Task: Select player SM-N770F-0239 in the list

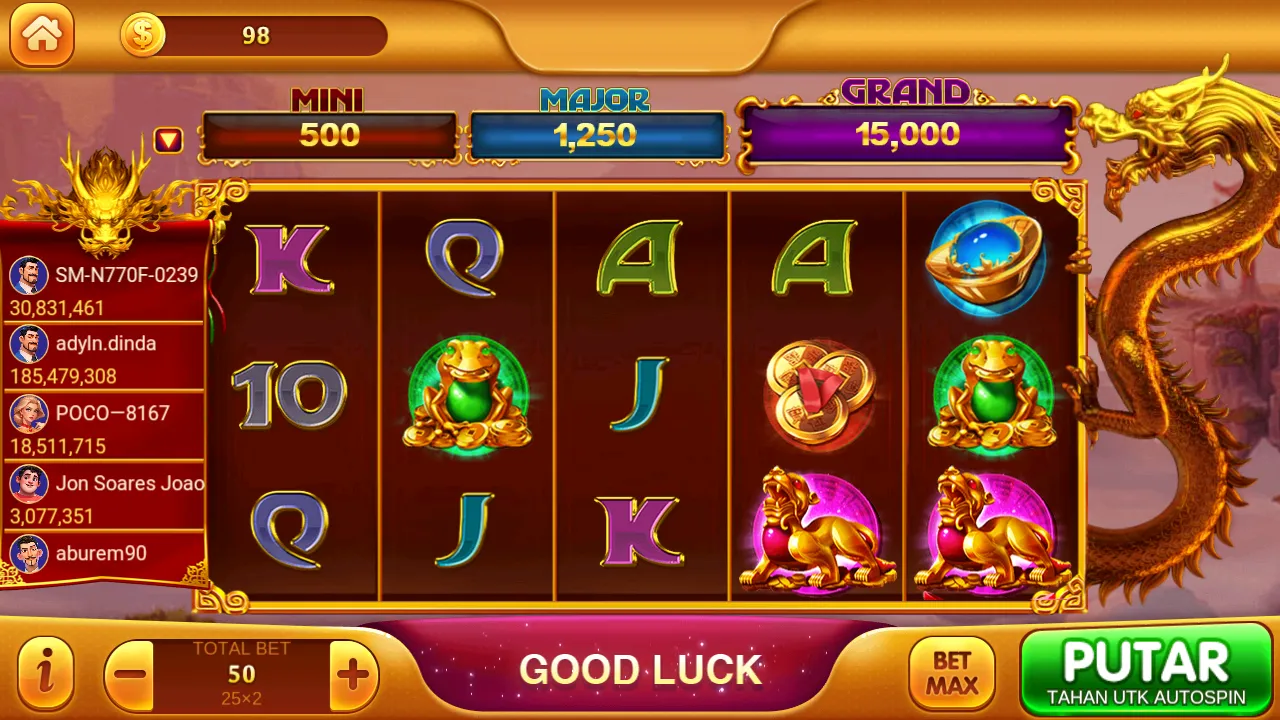Action: coord(104,288)
